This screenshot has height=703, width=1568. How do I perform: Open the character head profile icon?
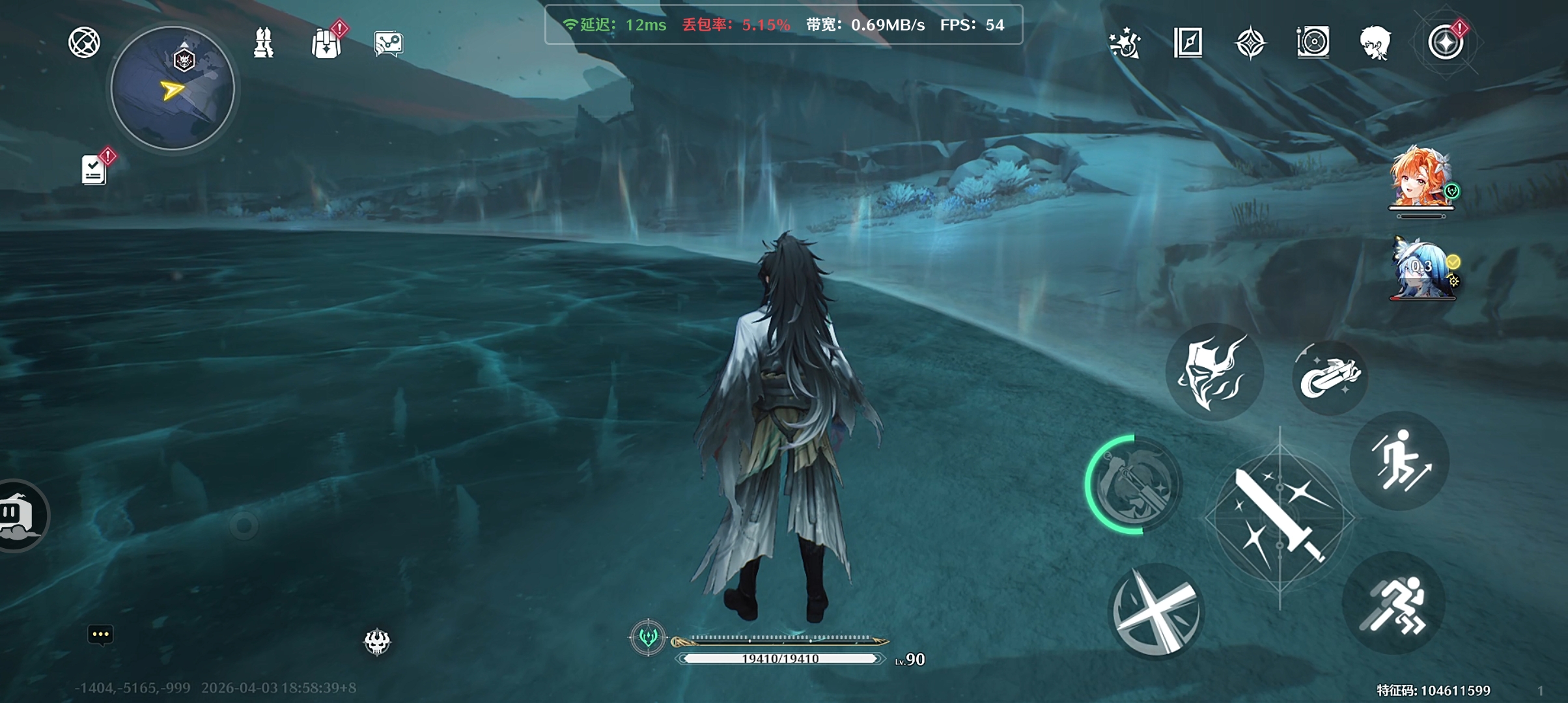pos(1375,44)
